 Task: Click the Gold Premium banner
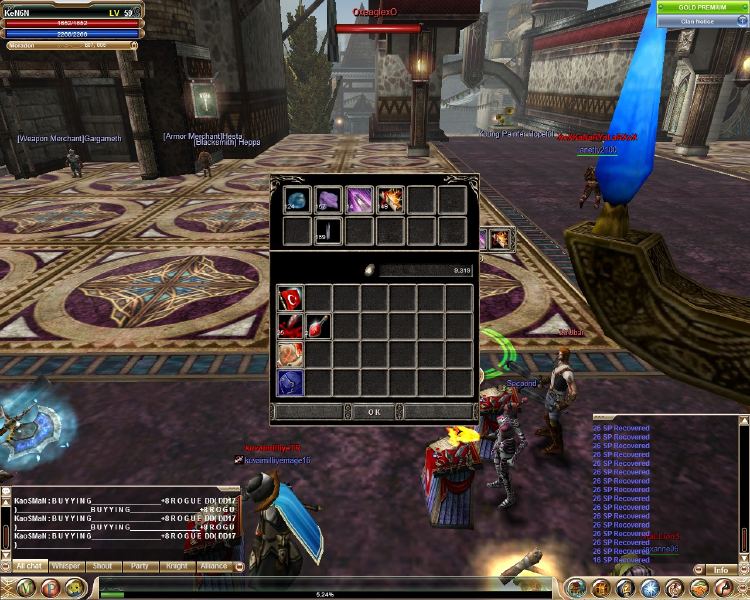(x=702, y=7)
